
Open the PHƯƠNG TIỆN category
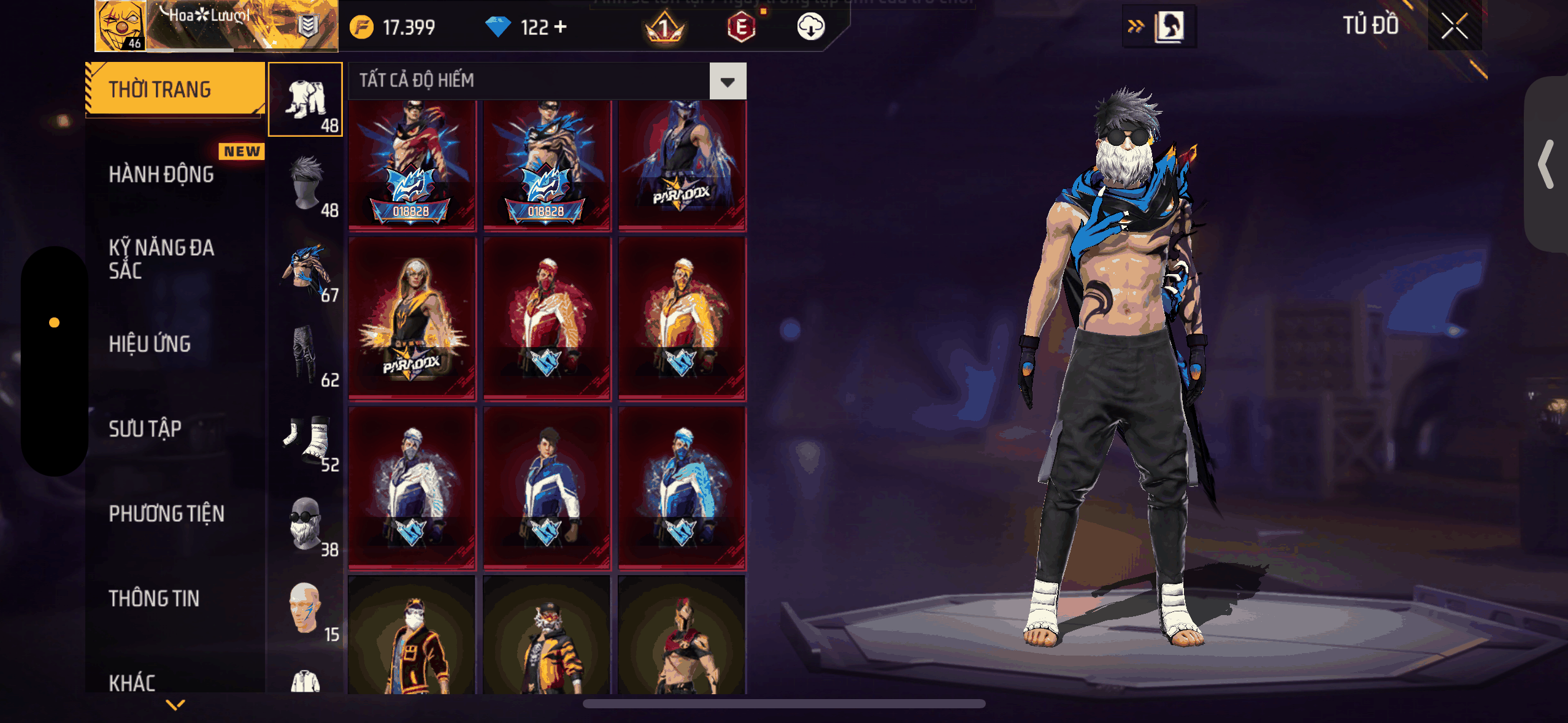click(166, 514)
